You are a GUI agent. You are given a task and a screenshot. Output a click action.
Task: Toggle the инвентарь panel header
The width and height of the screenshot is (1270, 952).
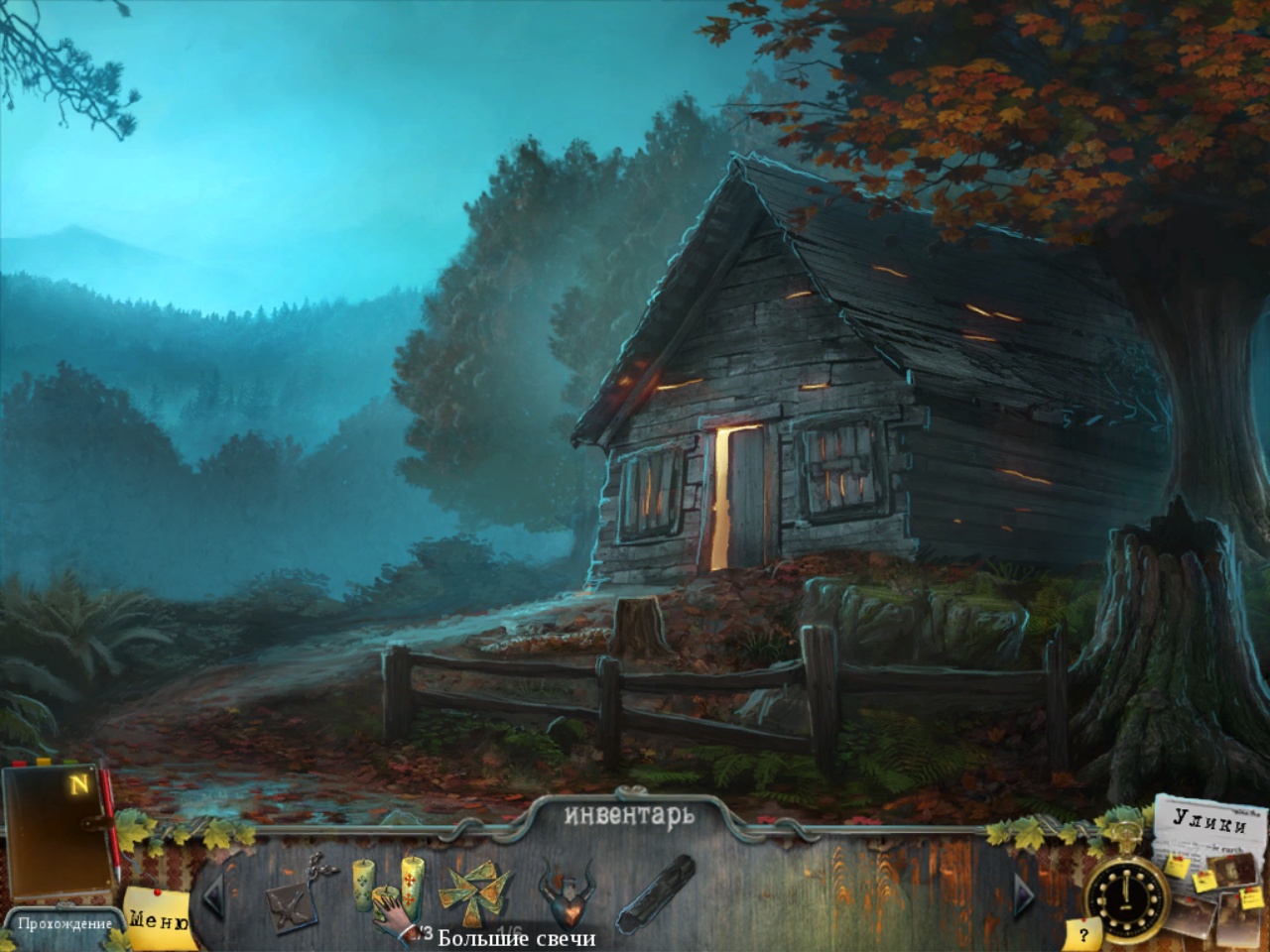tap(629, 815)
